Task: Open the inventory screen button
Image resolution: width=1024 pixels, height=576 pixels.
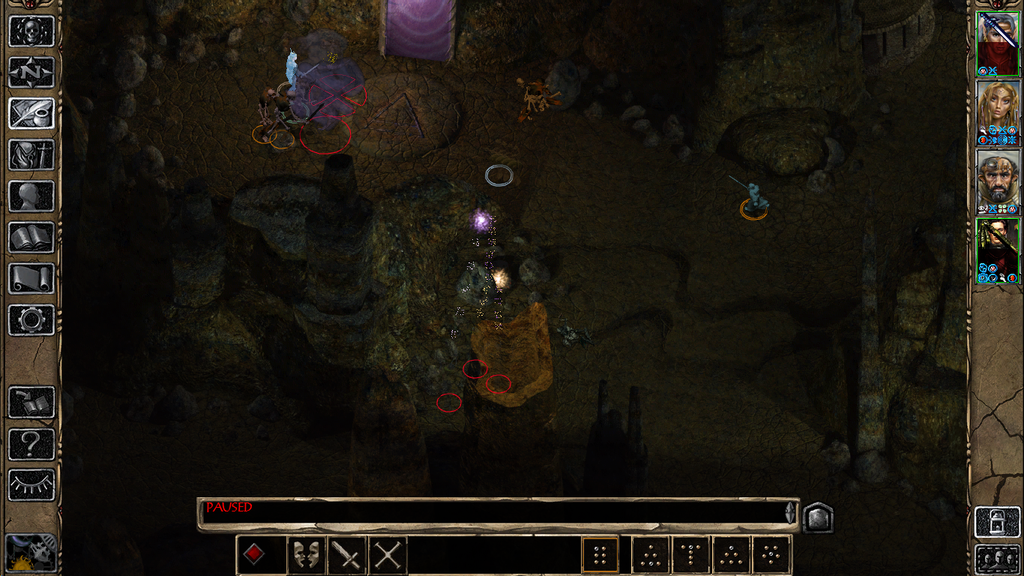Action: tap(31, 155)
